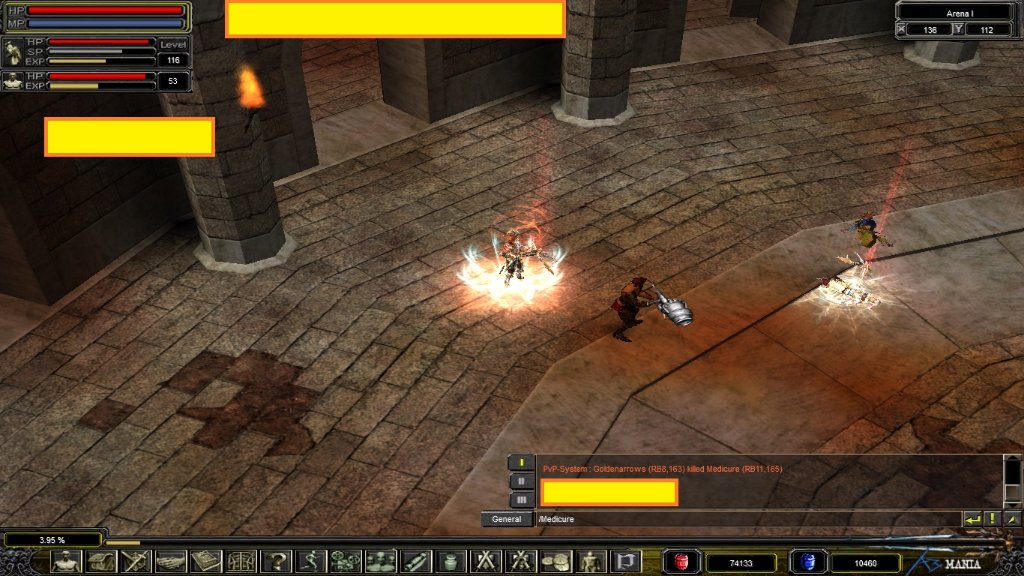Open the question mark help icon
Image resolution: width=1024 pixels, height=576 pixels.
275,561
